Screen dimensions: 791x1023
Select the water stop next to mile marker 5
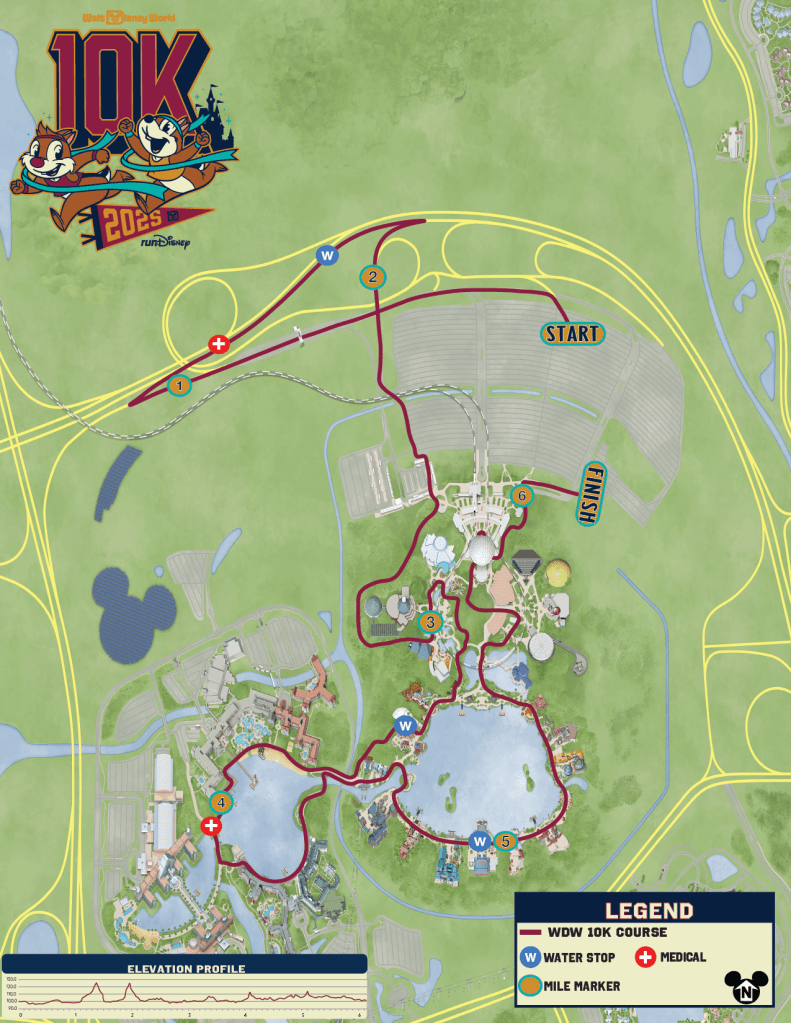pos(480,841)
